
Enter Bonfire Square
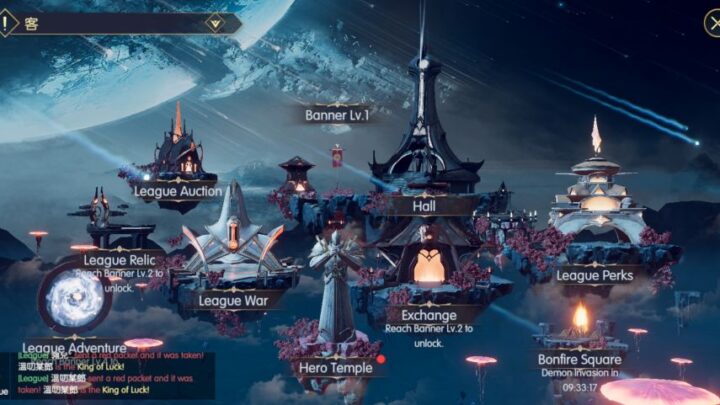pyautogui.click(x=580, y=359)
